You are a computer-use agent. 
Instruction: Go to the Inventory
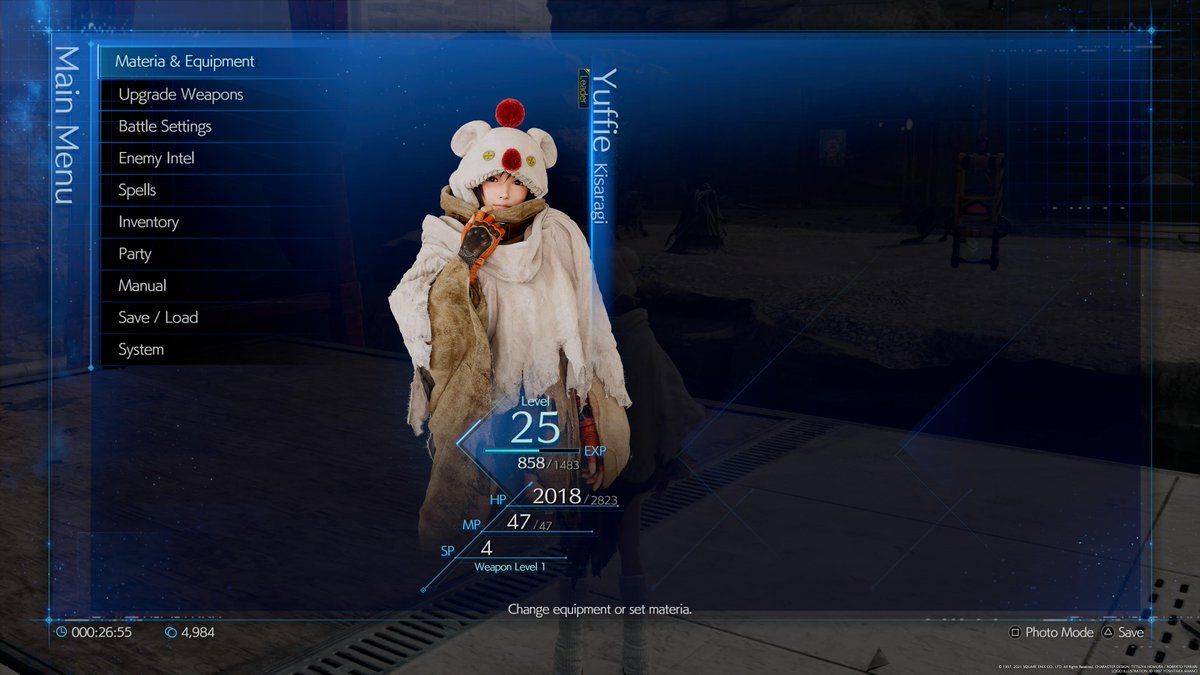148,222
